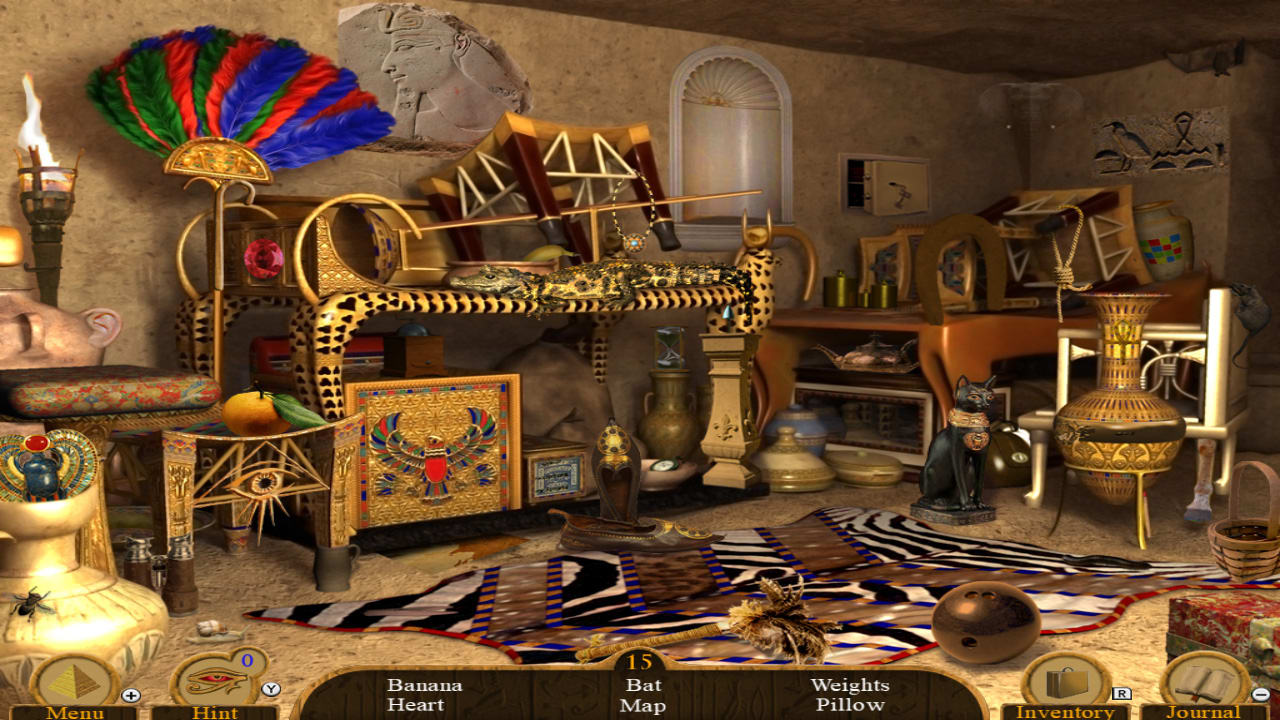
Task: Select Weights in the item list
Action: 849,686
